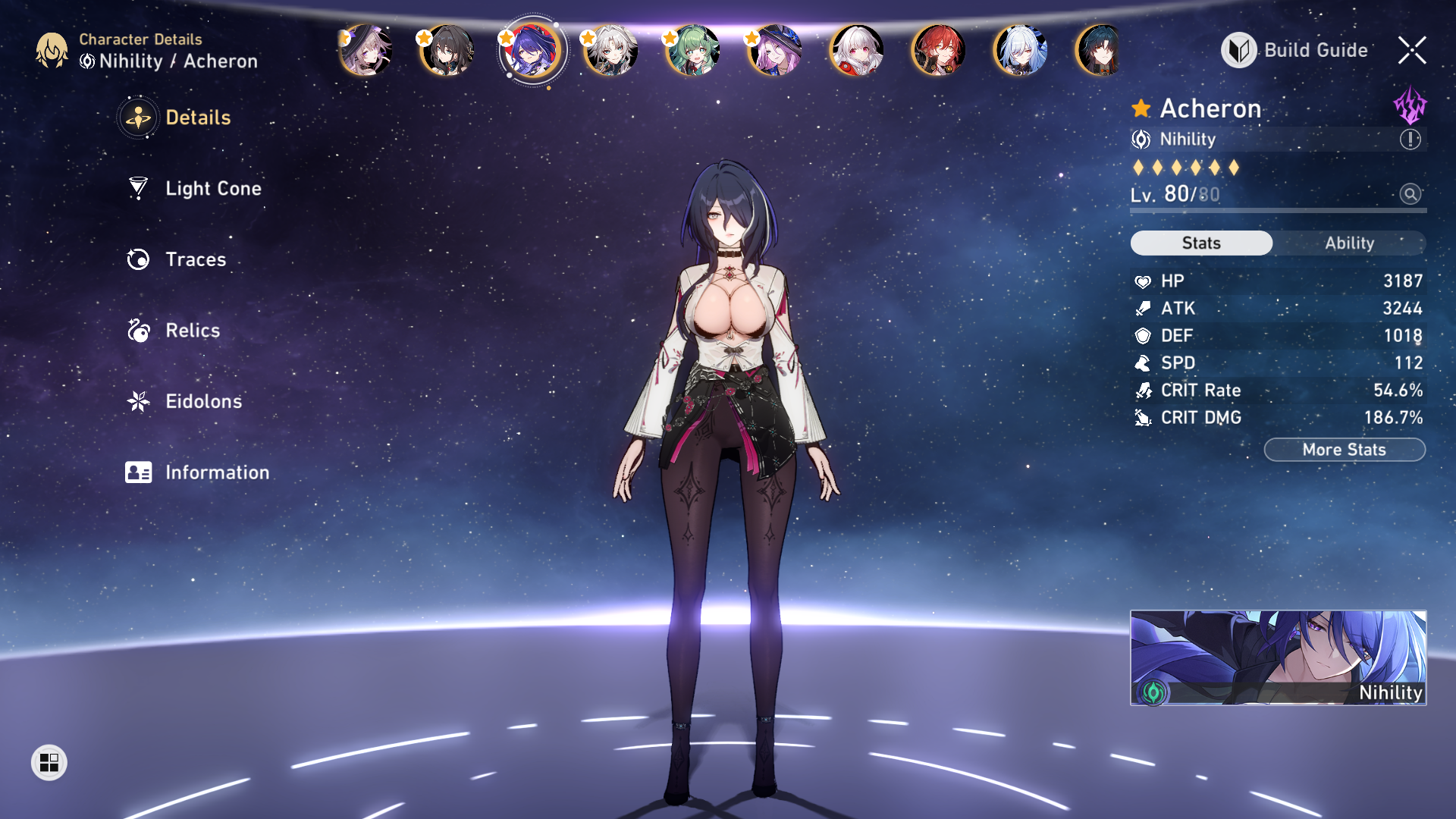This screenshot has height=819, width=1456.
Task: Select the red-haired character portrait
Action: (939, 51)
